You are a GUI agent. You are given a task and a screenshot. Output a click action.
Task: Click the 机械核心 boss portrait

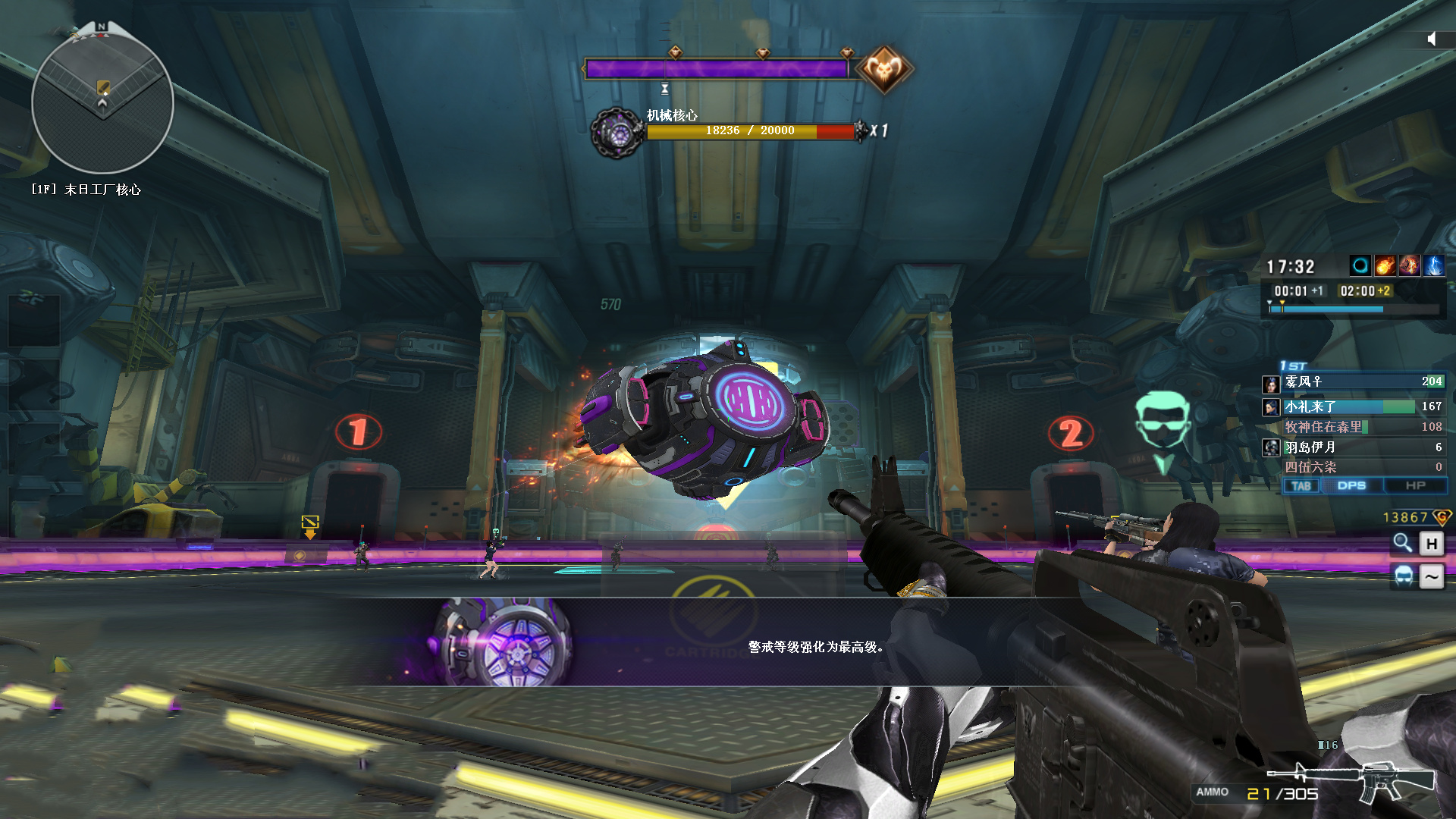(x=617, y=133)
